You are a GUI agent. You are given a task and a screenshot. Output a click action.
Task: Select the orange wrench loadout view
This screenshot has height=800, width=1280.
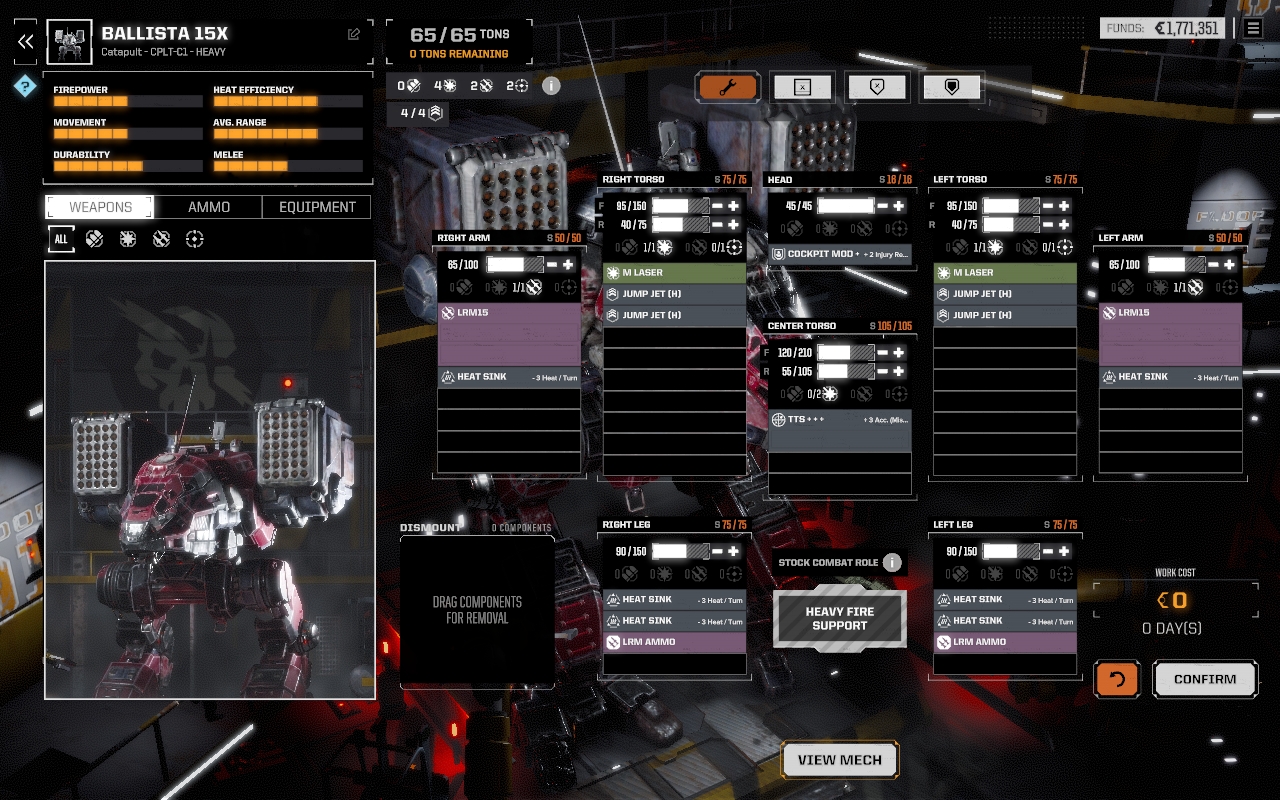coord(727,87)
